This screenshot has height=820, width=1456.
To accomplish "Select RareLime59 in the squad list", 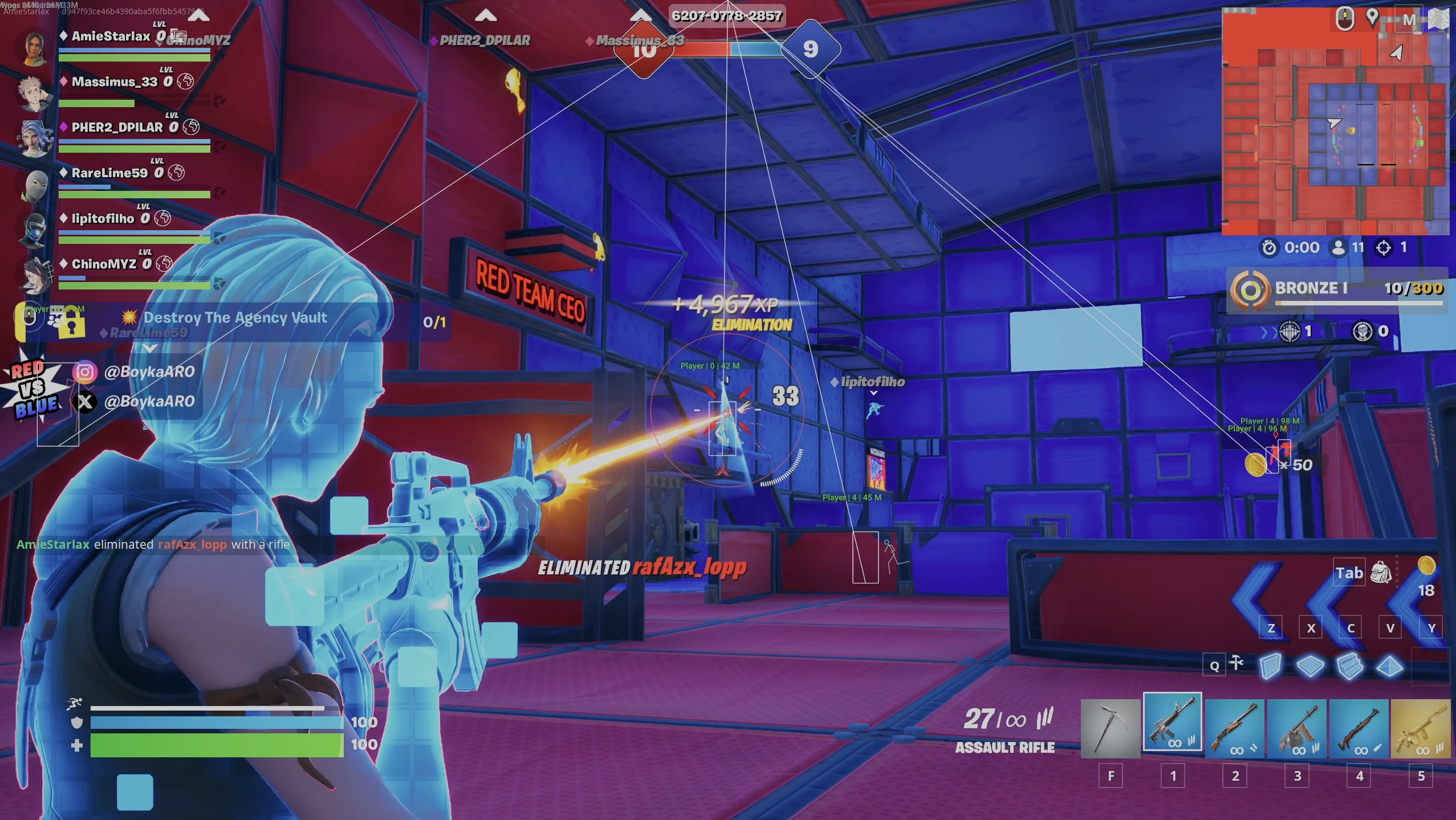I will [x=109, y=173].
